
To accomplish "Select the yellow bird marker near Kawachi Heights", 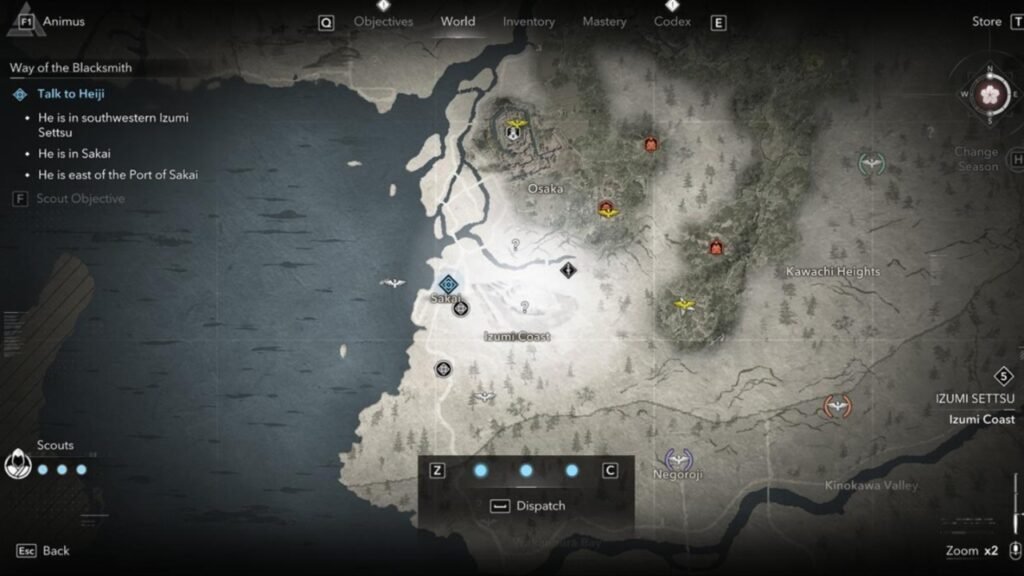I will (x=685, y=304).
